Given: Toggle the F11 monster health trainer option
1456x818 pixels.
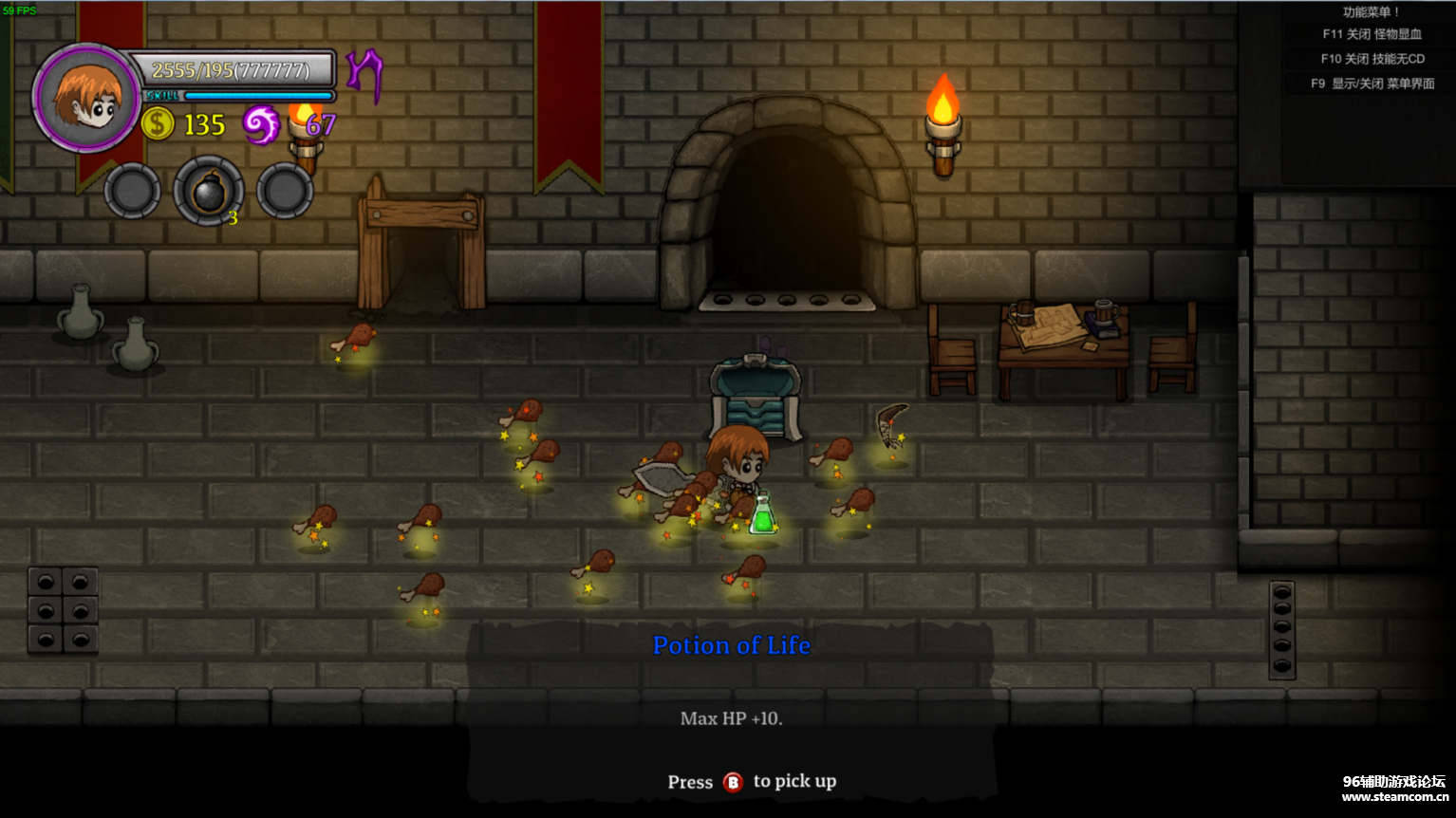Looking at the screenshot, I should (x=1372, y=34).
